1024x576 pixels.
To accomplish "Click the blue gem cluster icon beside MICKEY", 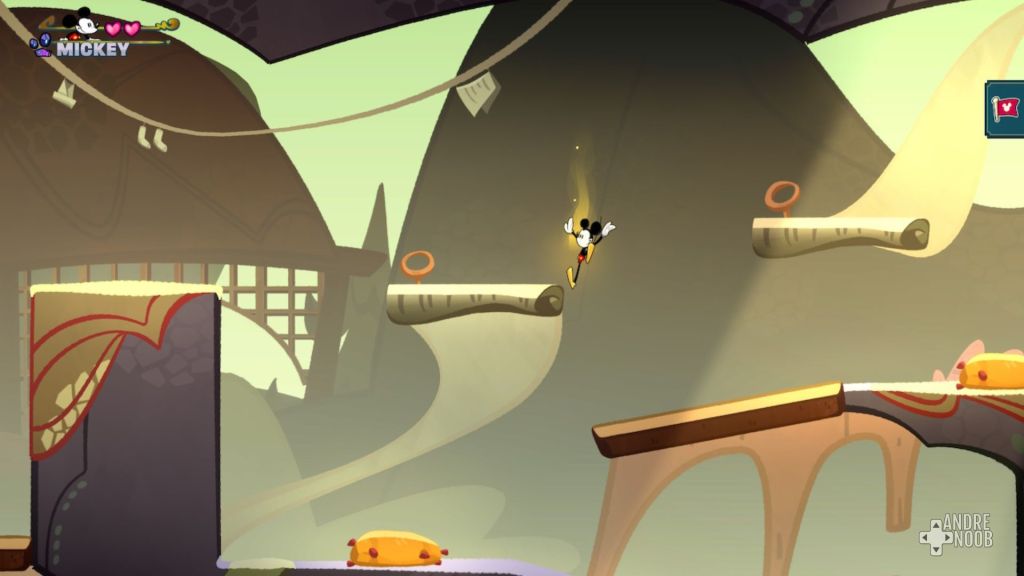I will tap(41, 45).
